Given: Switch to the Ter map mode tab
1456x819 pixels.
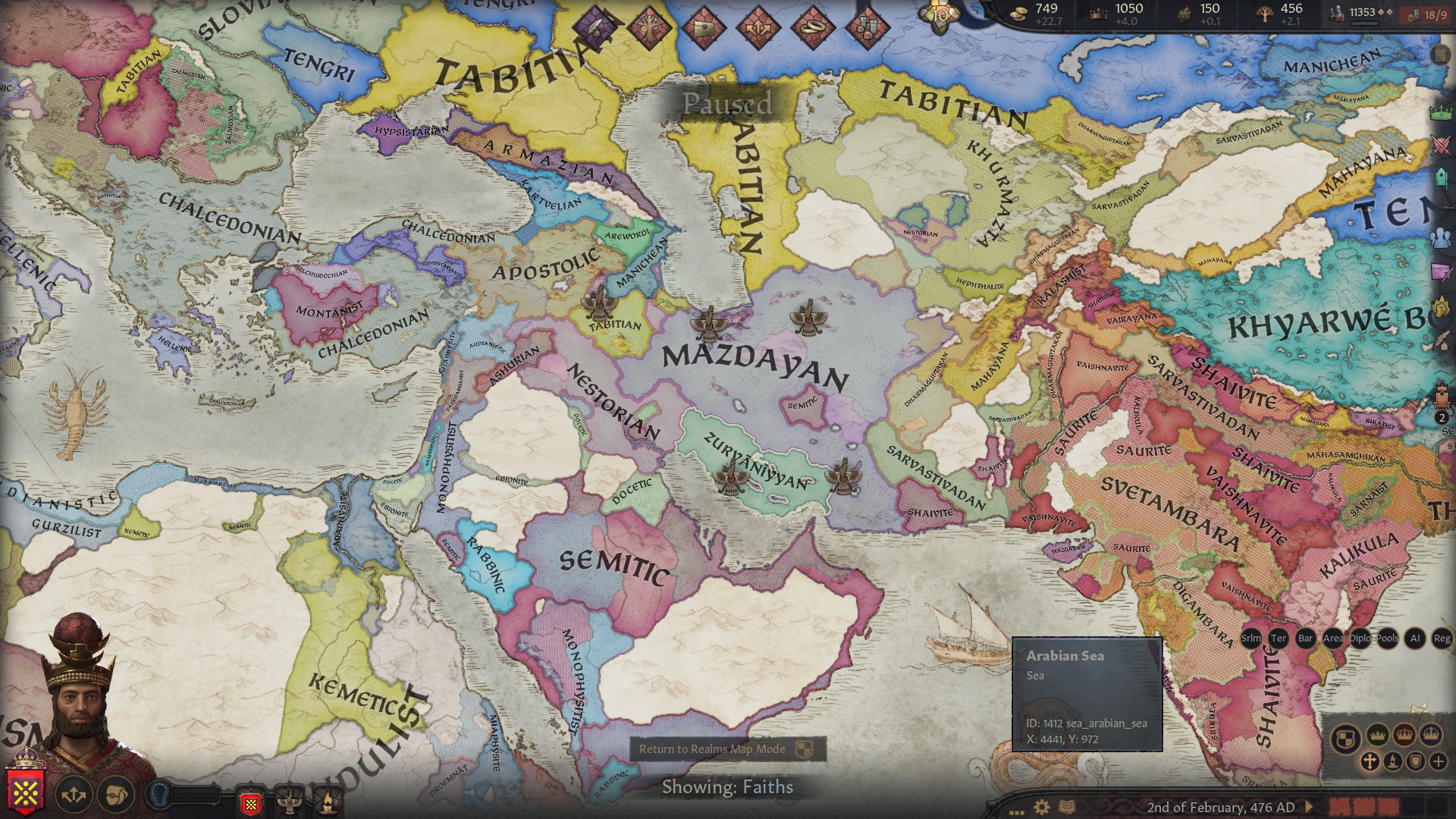Looking at the screenshot, I should (1279, 639).
